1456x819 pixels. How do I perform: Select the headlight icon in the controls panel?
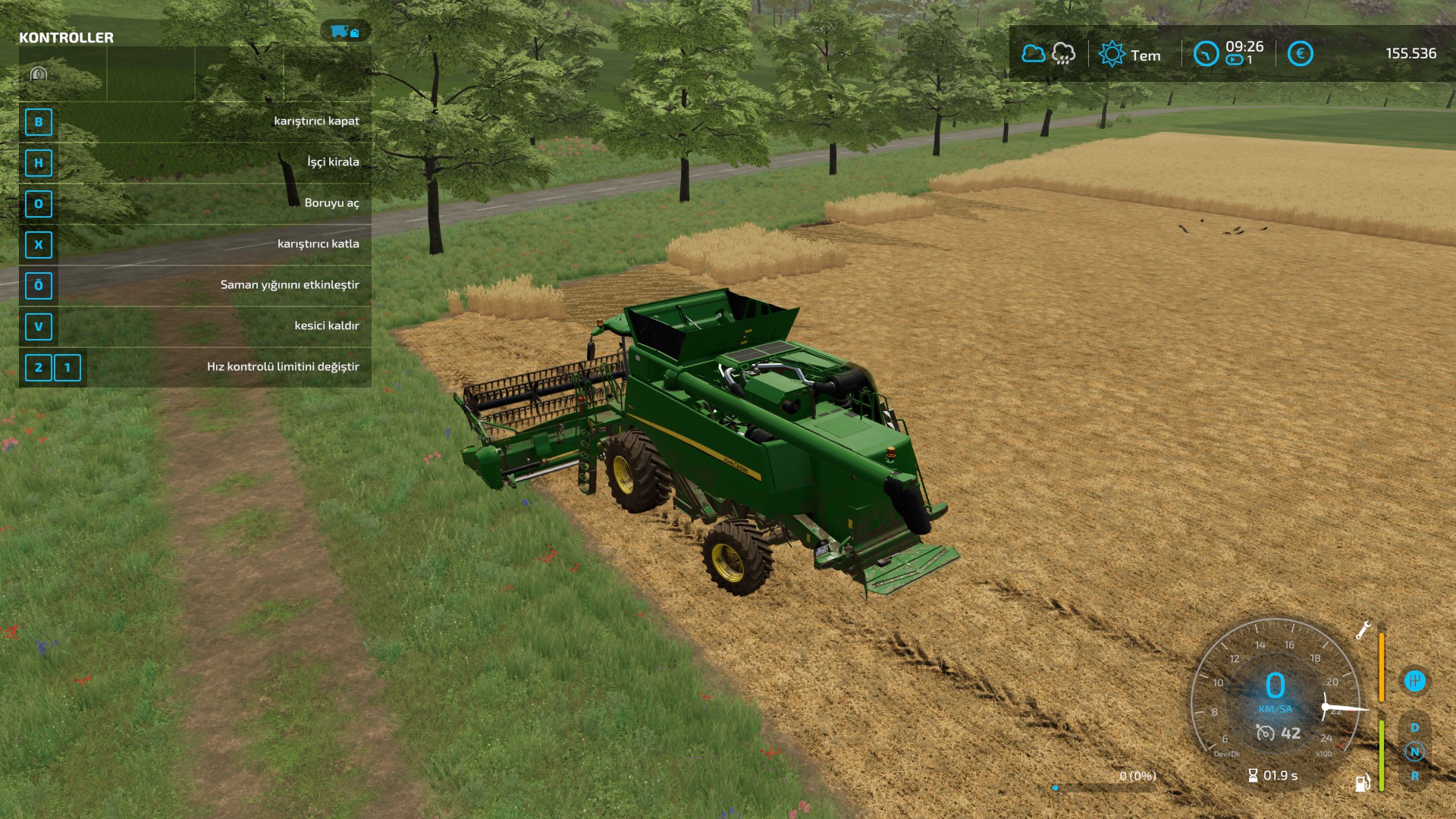(39, 74)
